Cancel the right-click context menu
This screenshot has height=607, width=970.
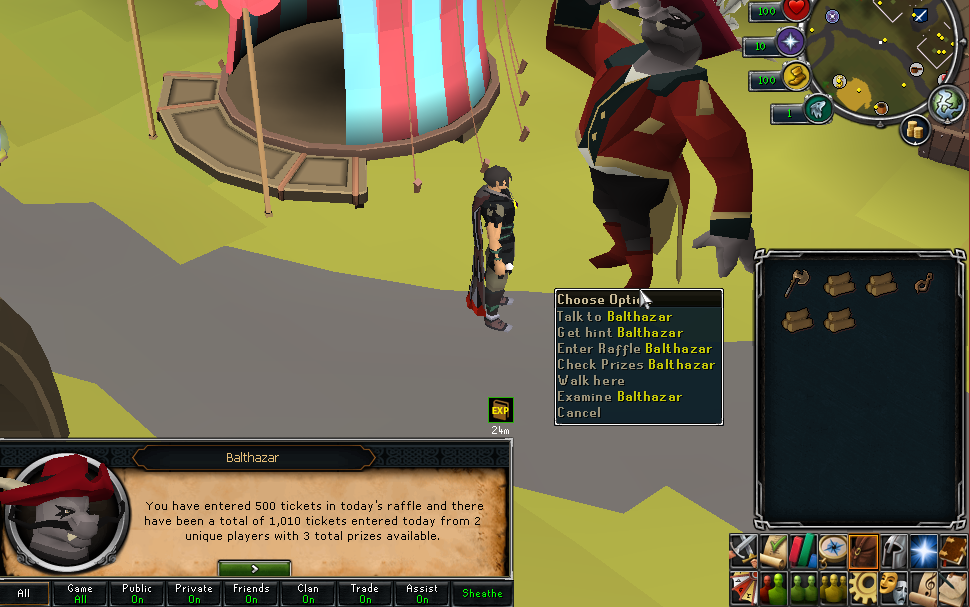579,412
